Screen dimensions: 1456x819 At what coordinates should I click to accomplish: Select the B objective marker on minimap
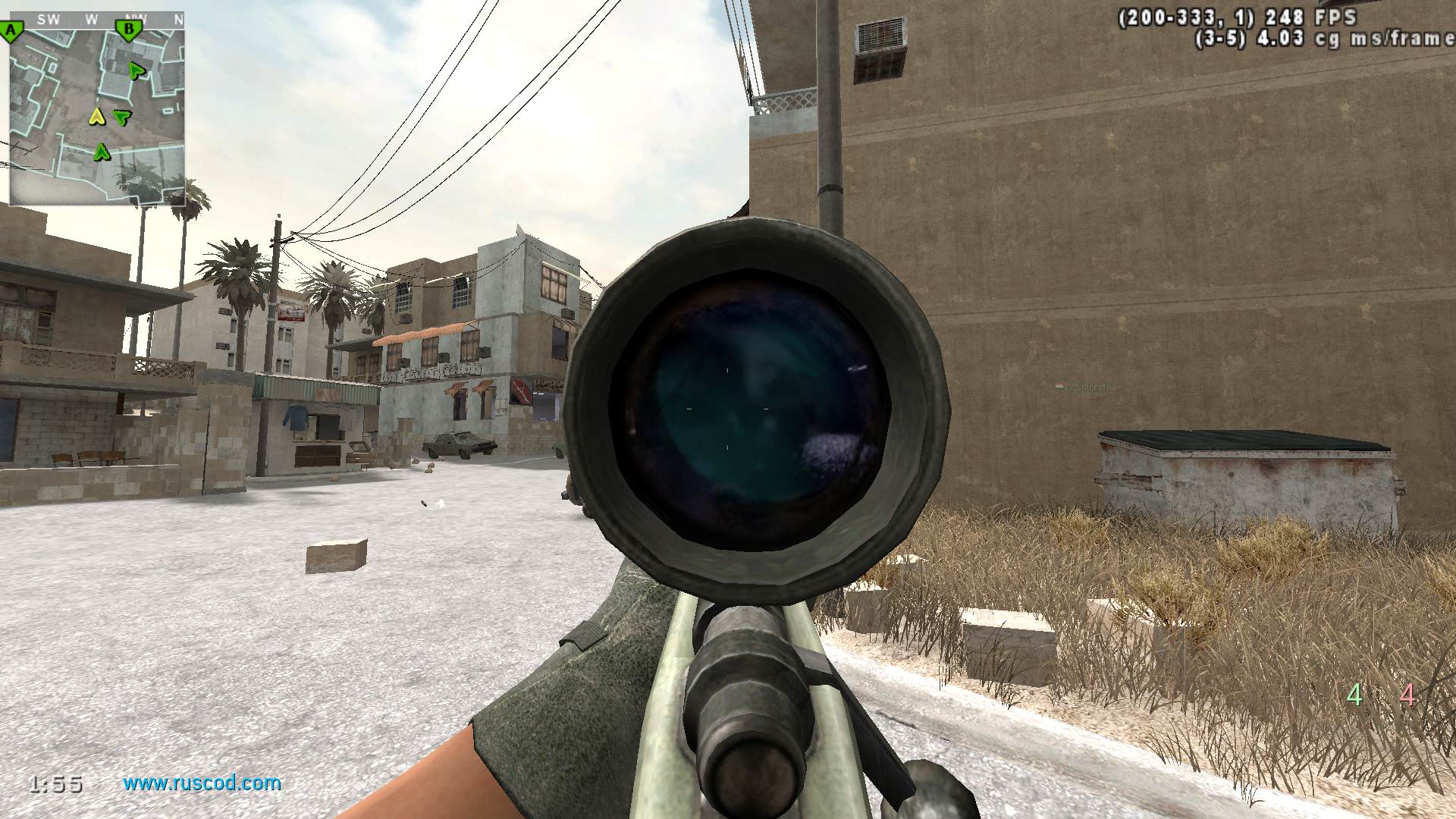tap(128, 30)
